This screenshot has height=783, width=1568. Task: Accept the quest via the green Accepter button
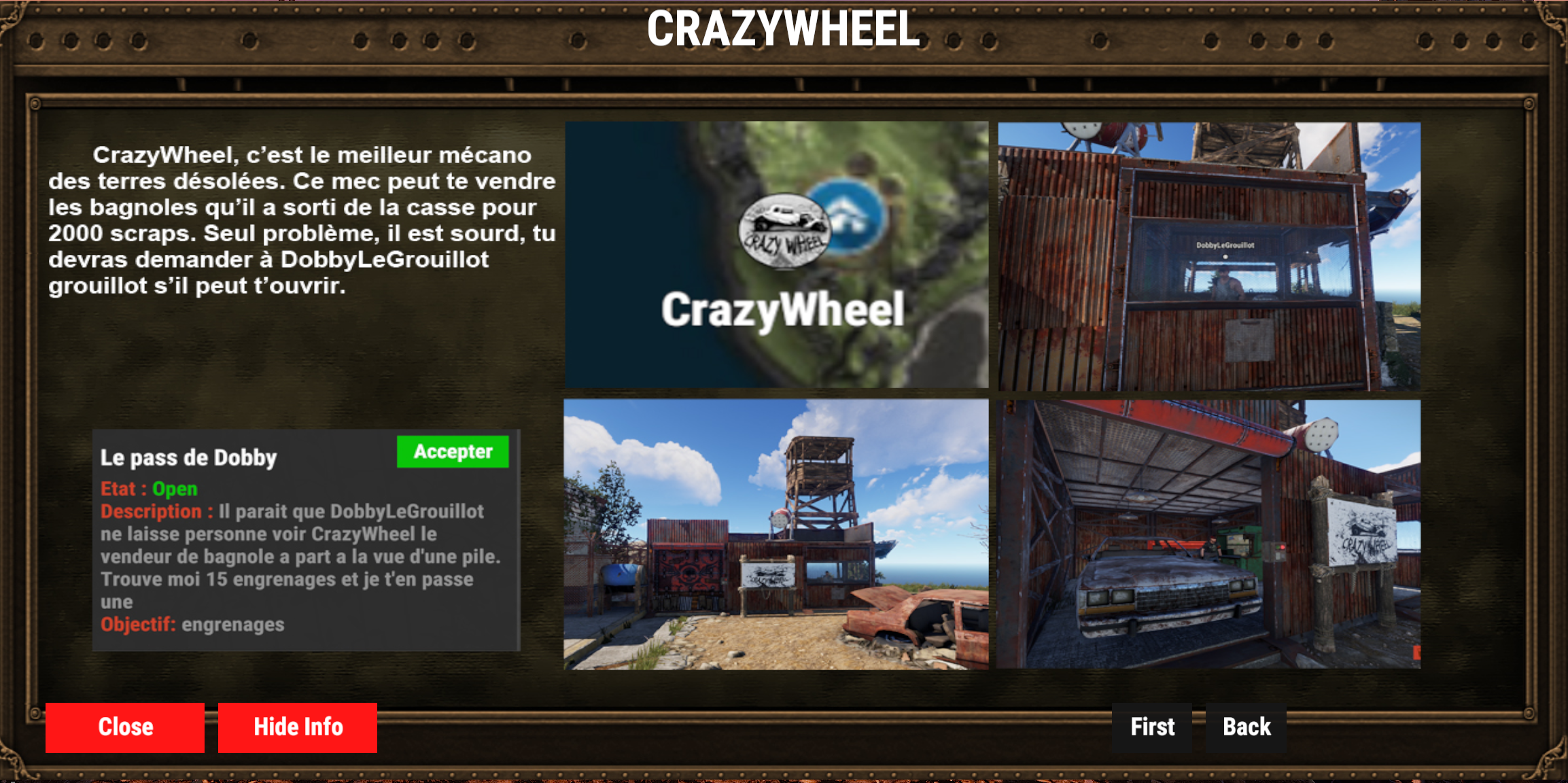coord(453,451)
